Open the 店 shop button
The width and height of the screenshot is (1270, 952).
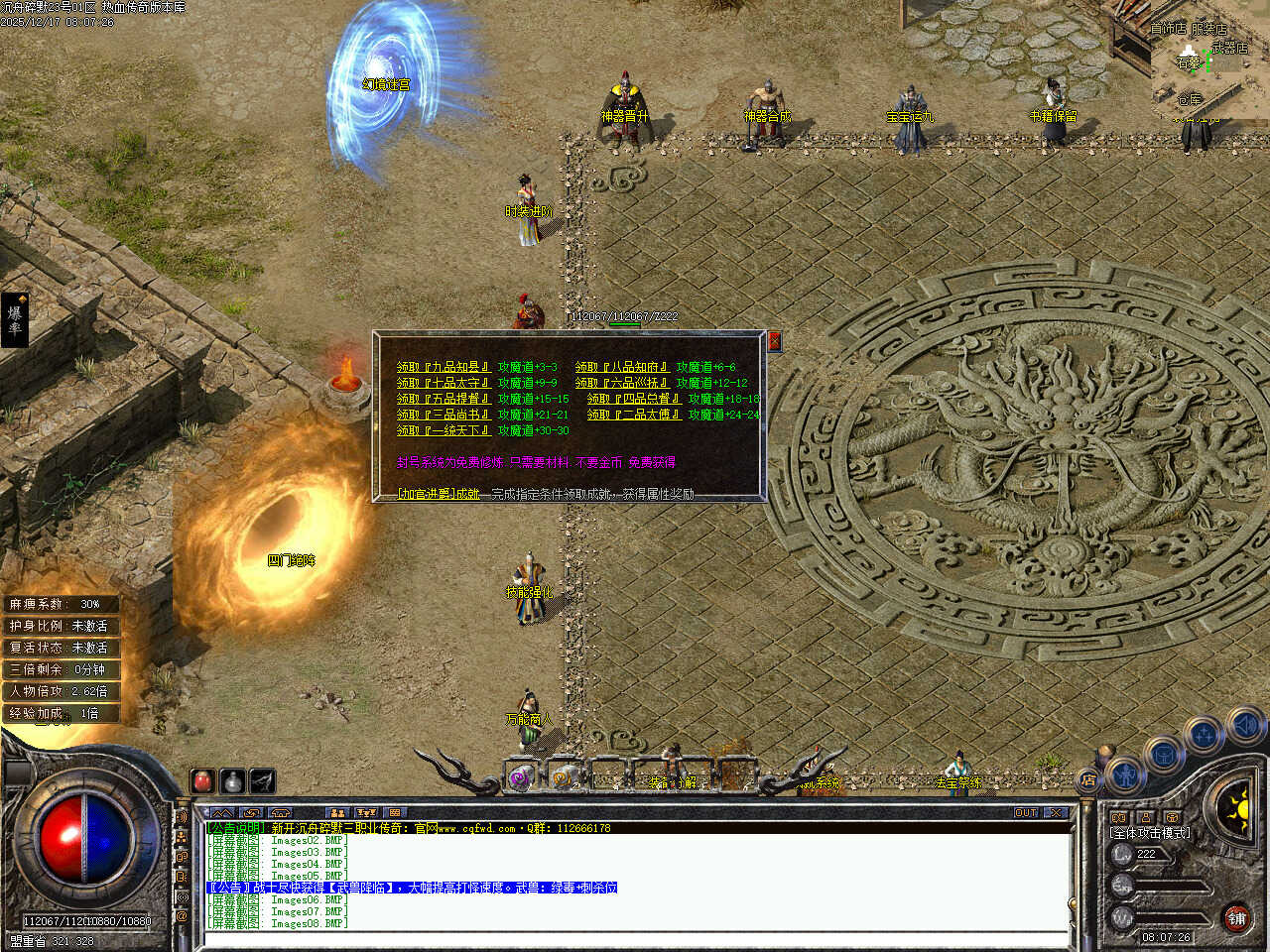pos(1088,780)
